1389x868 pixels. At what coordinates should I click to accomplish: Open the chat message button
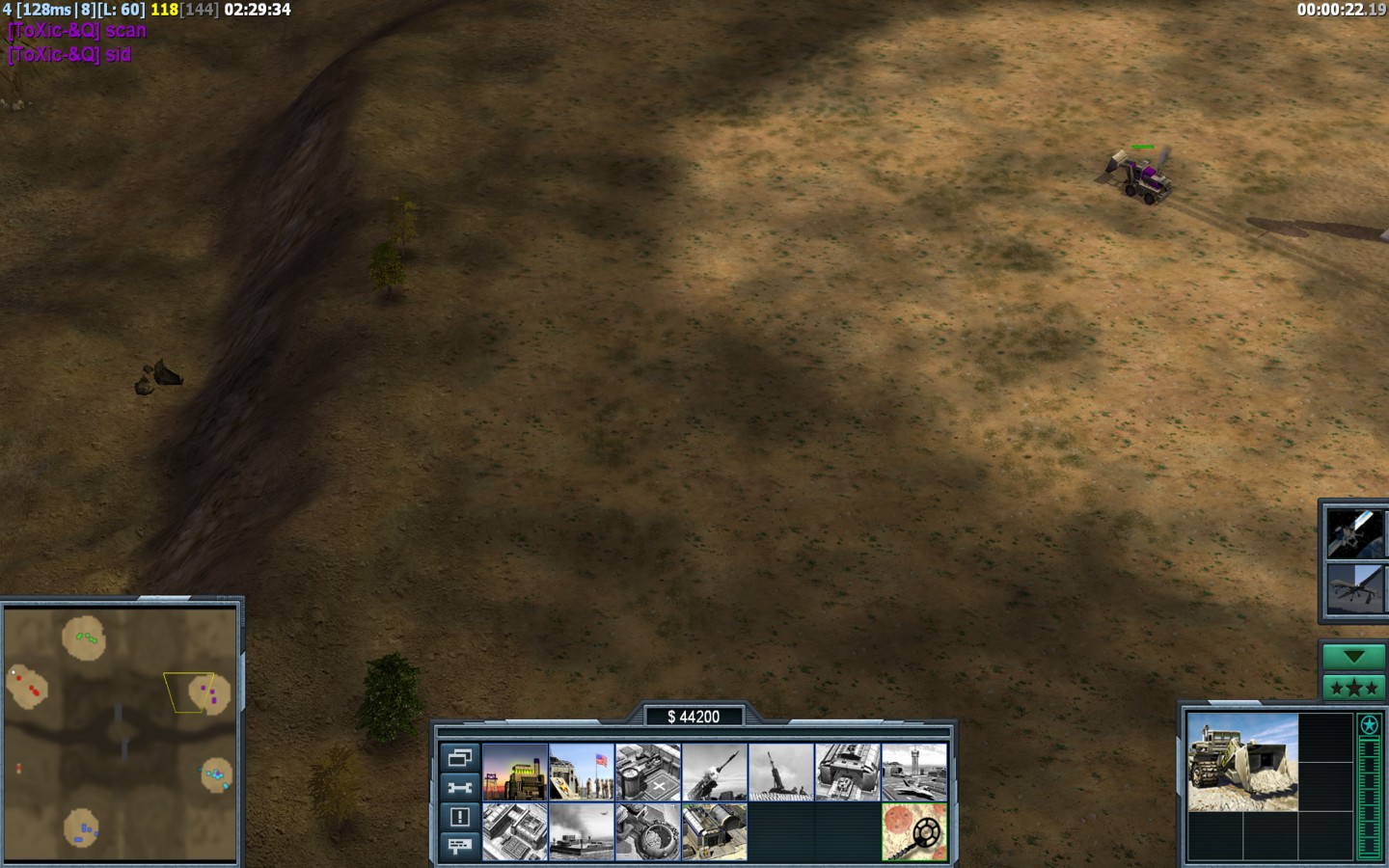point(459,846)
